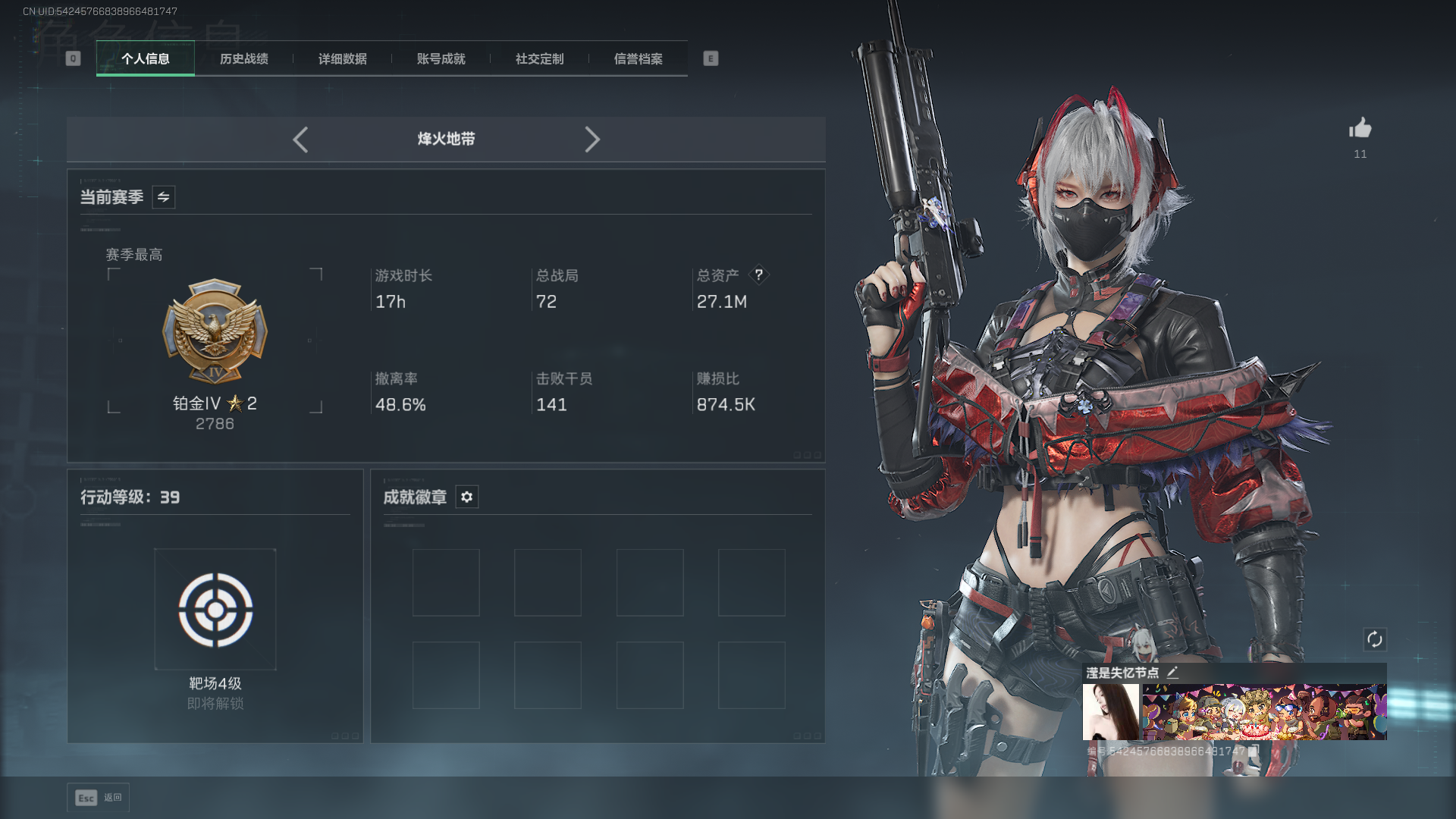
Task: Click the player avatar portrait thumbnail
Action: (x=1112, y=711)
